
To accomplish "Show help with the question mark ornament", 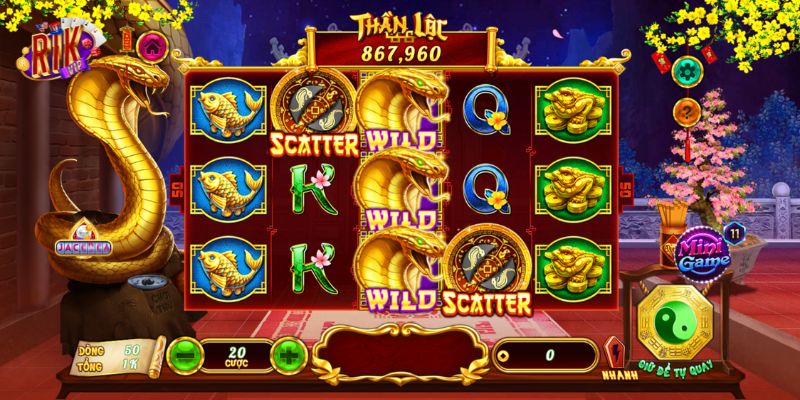I will coord(687,112).
